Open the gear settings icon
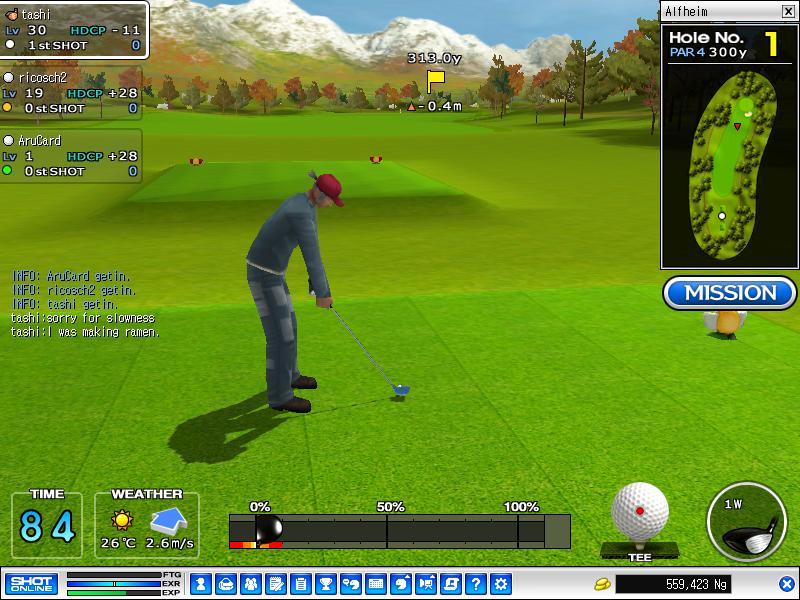800x600 pixels. point(501,583)
